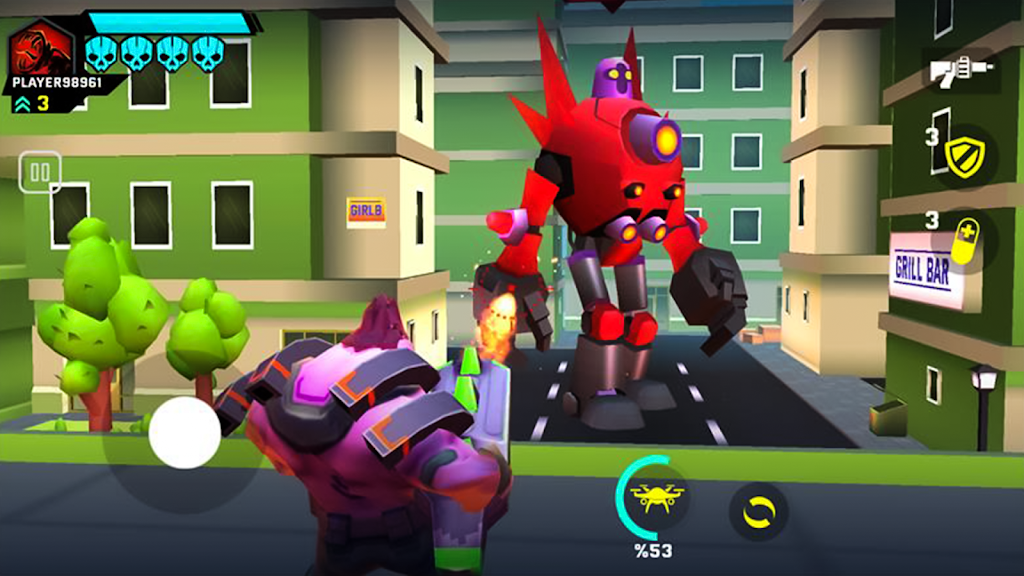The width and height of the screenshot is (1024, 576).
Task: Activate the shield ability
Action: coord(966,156)
